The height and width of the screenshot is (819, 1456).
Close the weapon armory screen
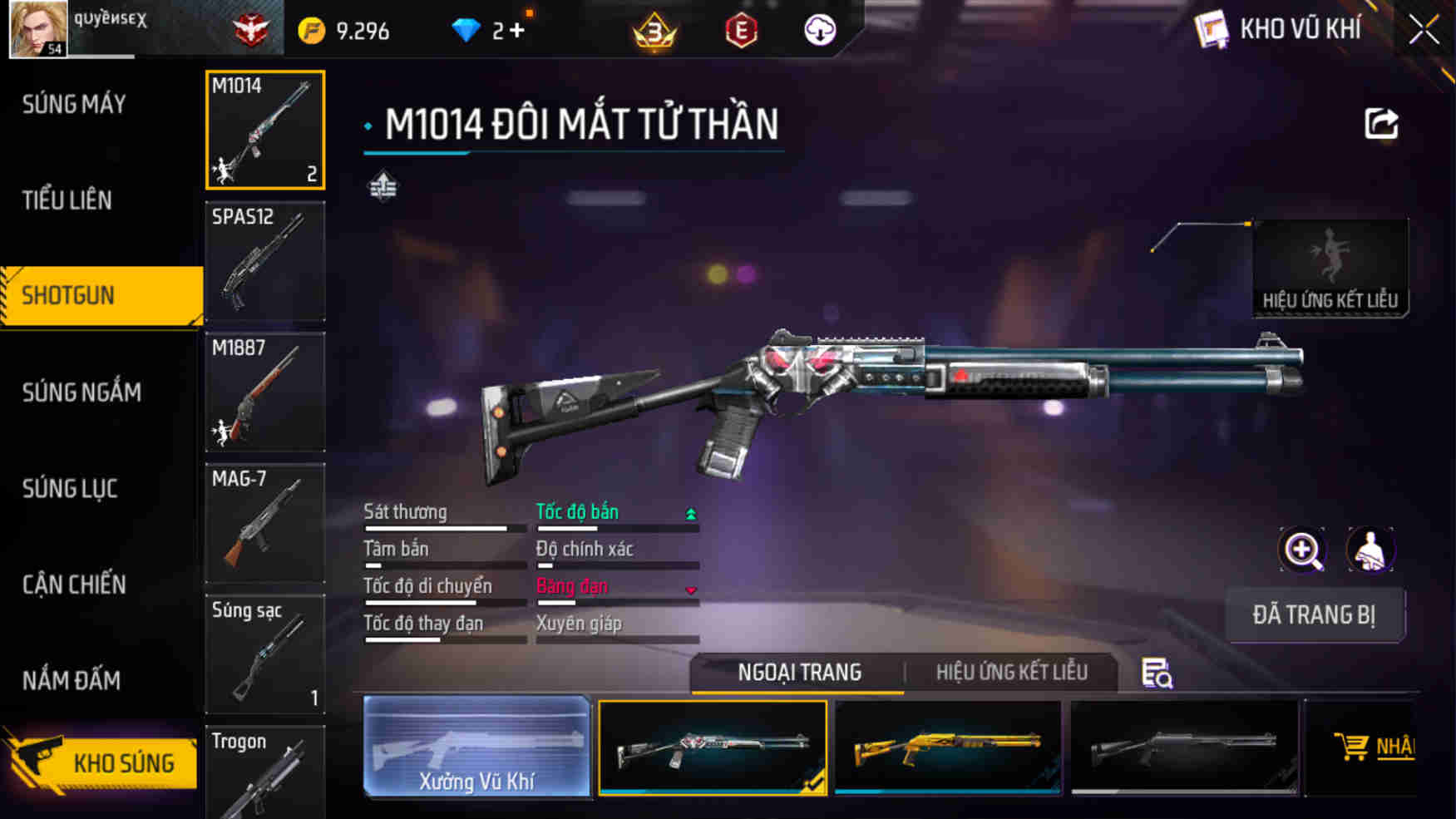1424,31
